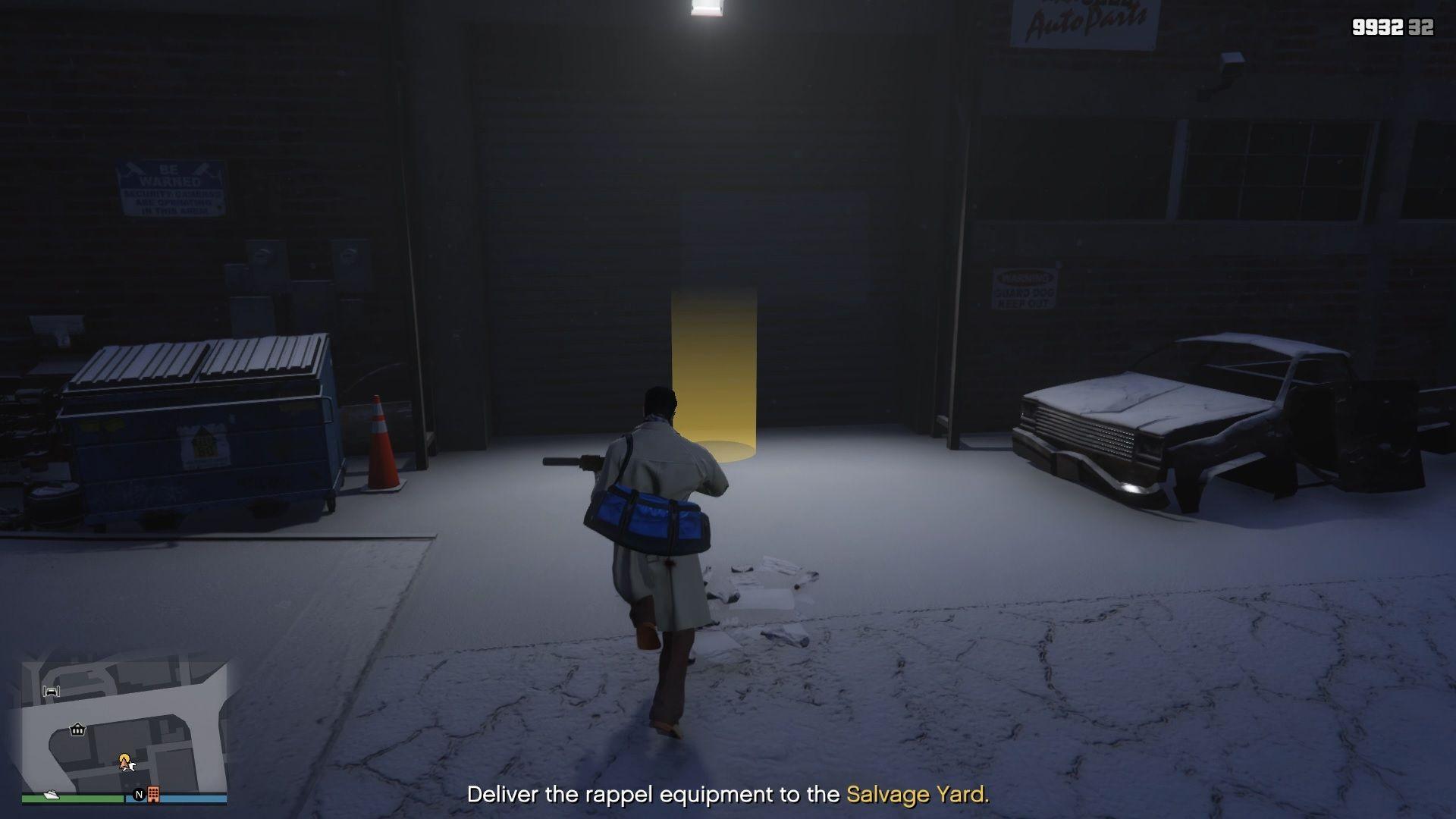The width and height of the screenshot is (1456, 819).
Task: Select the boat dock icon on the minimap
Action: pos(51,795)
